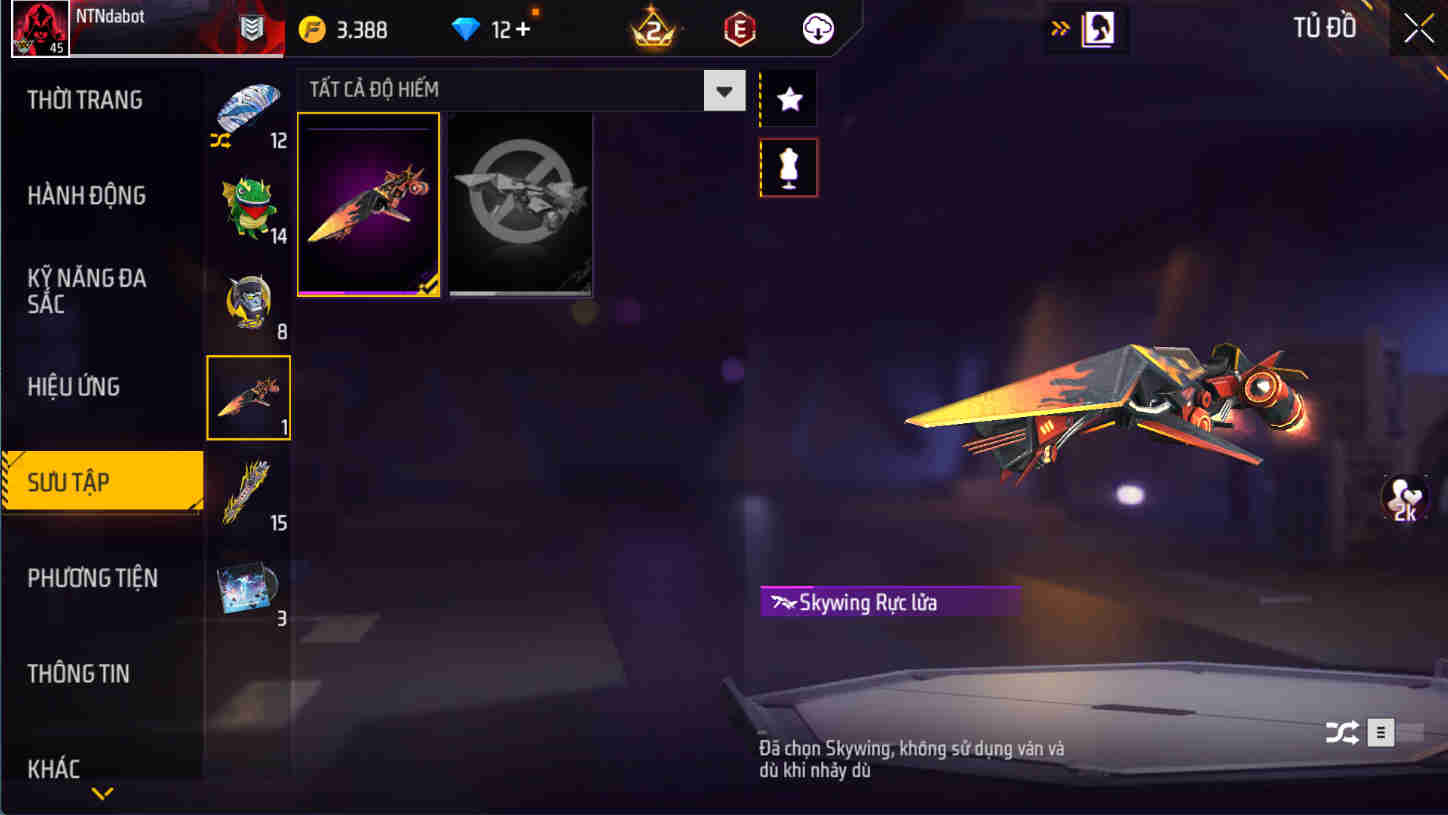Select the music disc collection icon
This screenshot has height=815, width=1448.
[x=248, y=588]
